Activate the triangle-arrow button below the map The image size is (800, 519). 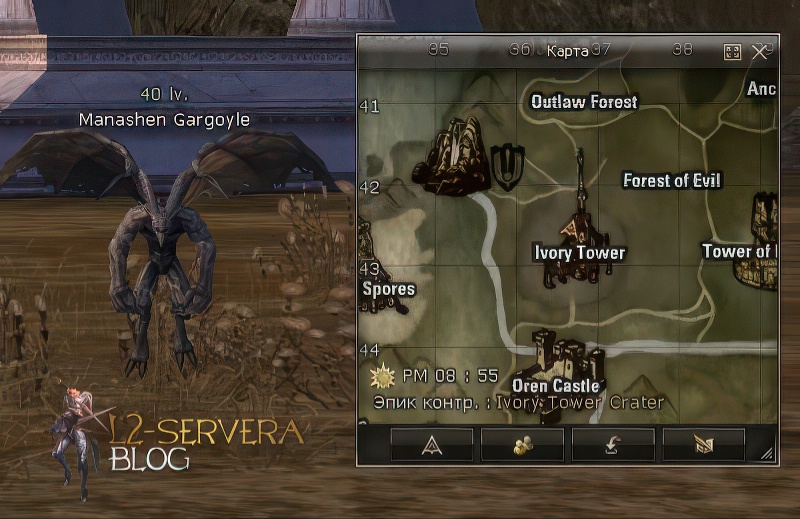(x=431, y=443)
